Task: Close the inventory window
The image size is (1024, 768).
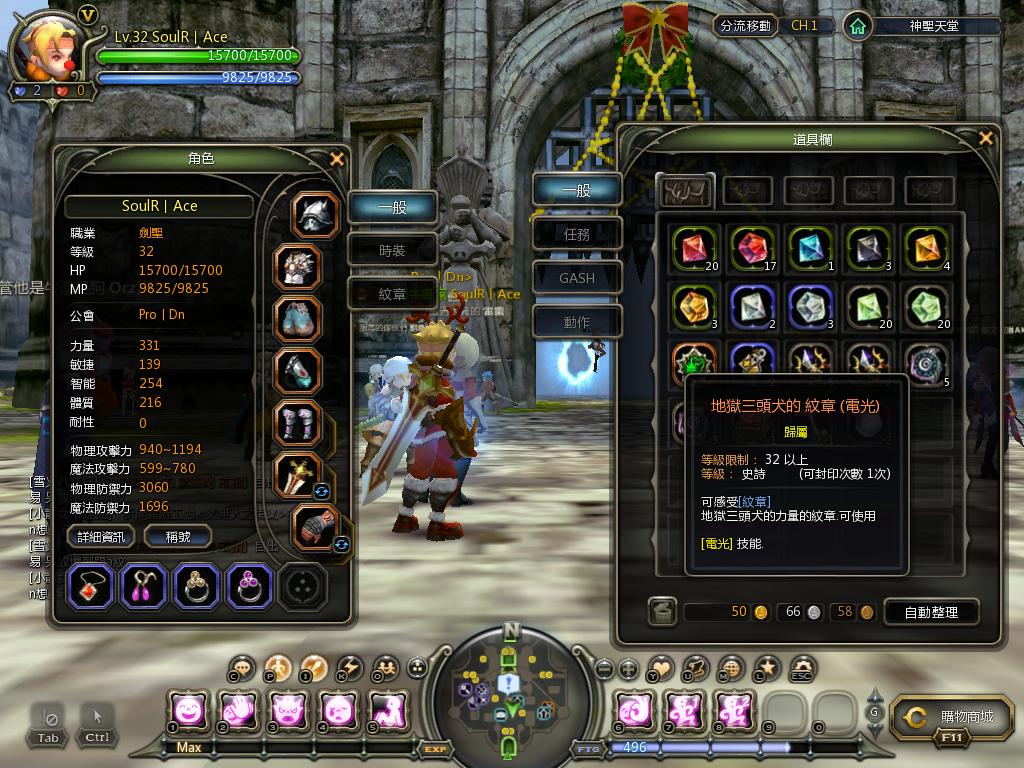Action: tap(986, 138)
